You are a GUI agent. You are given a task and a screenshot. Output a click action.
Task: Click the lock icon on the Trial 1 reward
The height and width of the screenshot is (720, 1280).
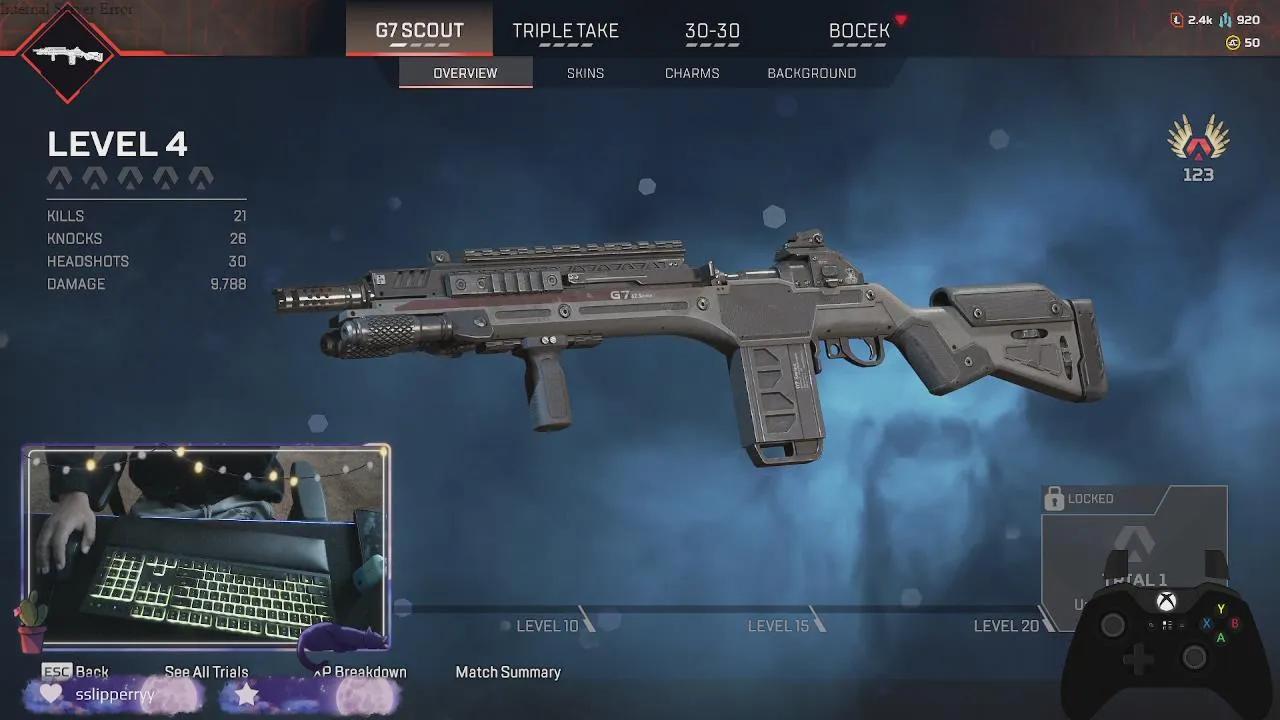1055,498
